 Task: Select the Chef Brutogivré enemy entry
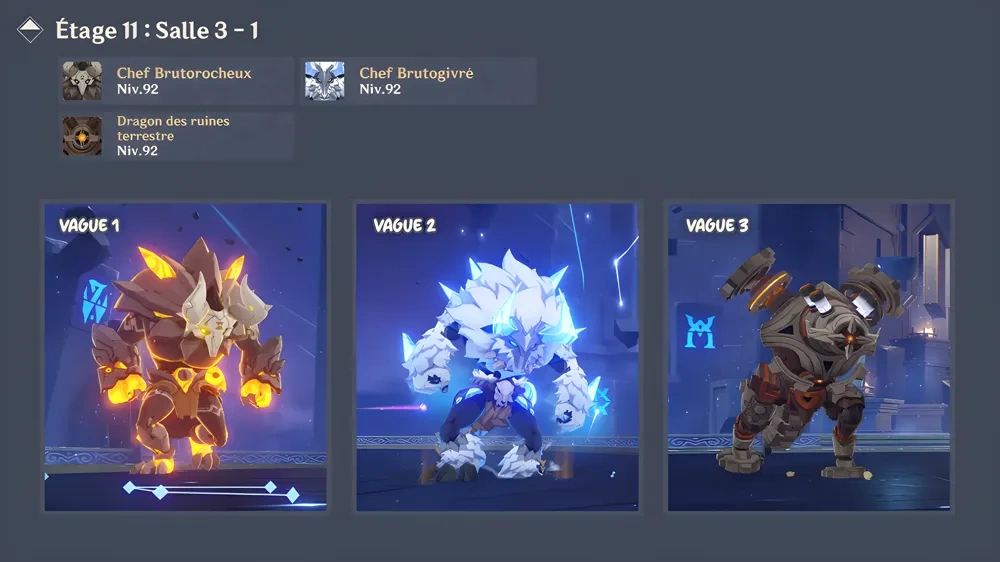(418, 81)
